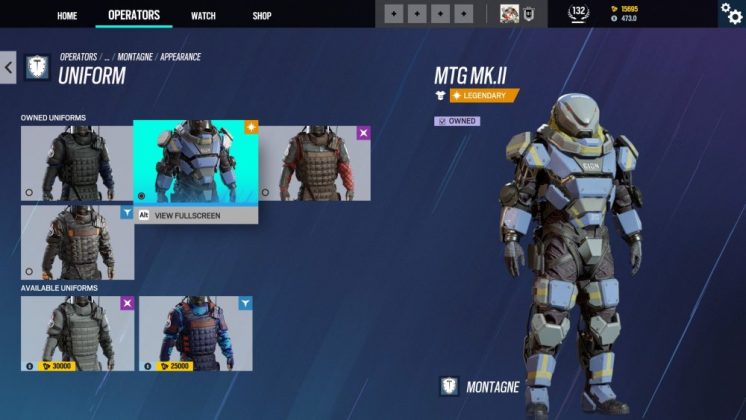Switch to the Watch tab
The height and width of the screenshot is (420, 746).
coord(203,15)
